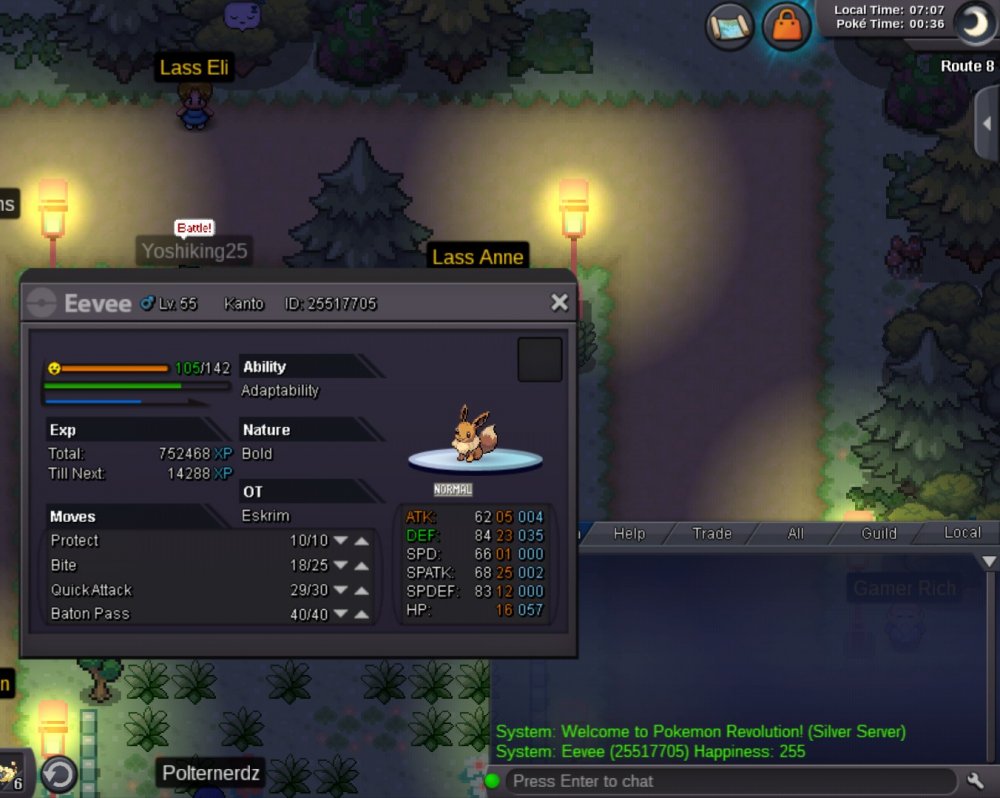Image resolution: width=1000 pixels, height=798 pixels.
Task: Open the world map scroll icon
Action: pyautogui.click(x=730, y=27)
